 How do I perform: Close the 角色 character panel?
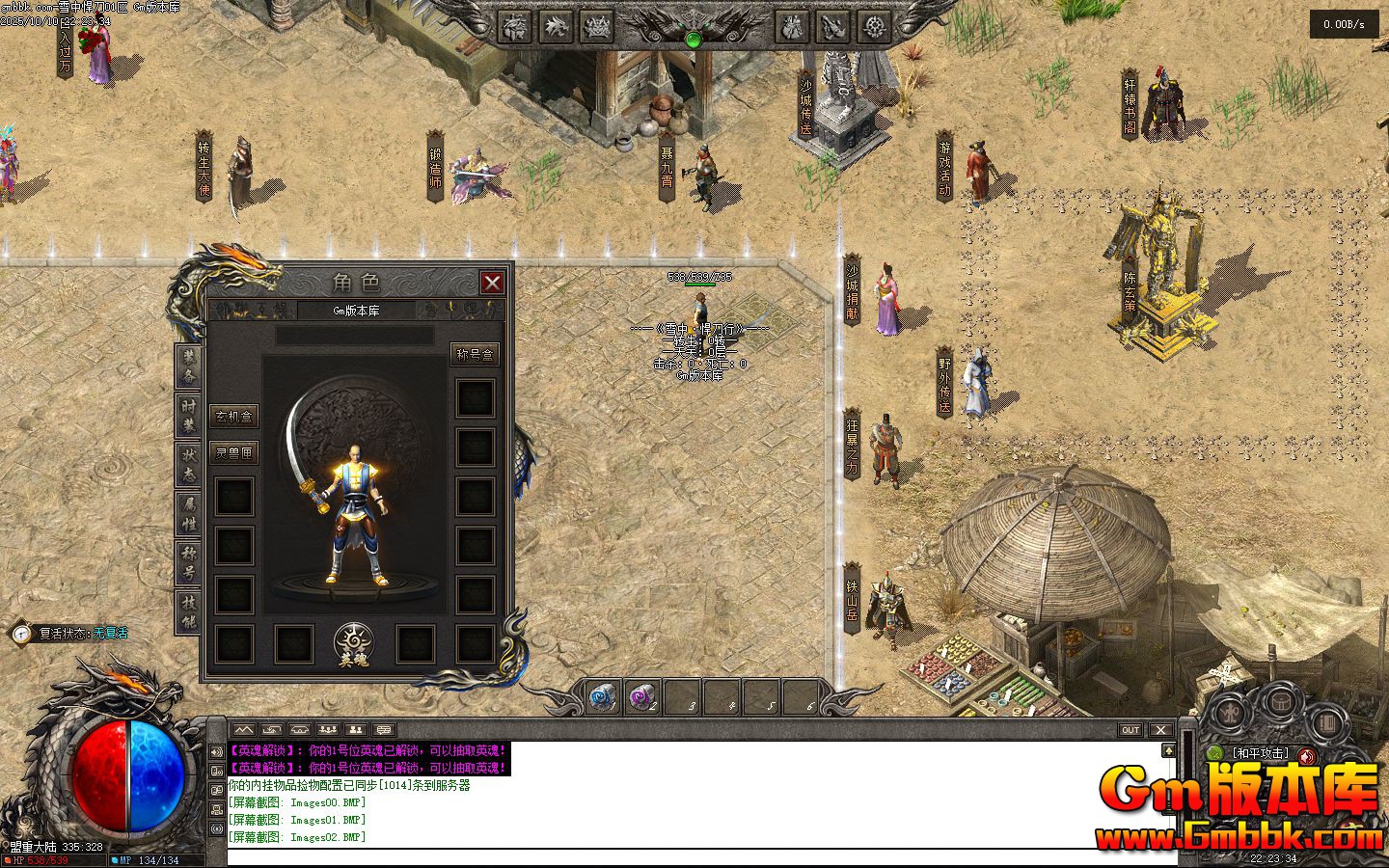pos(492,283)
